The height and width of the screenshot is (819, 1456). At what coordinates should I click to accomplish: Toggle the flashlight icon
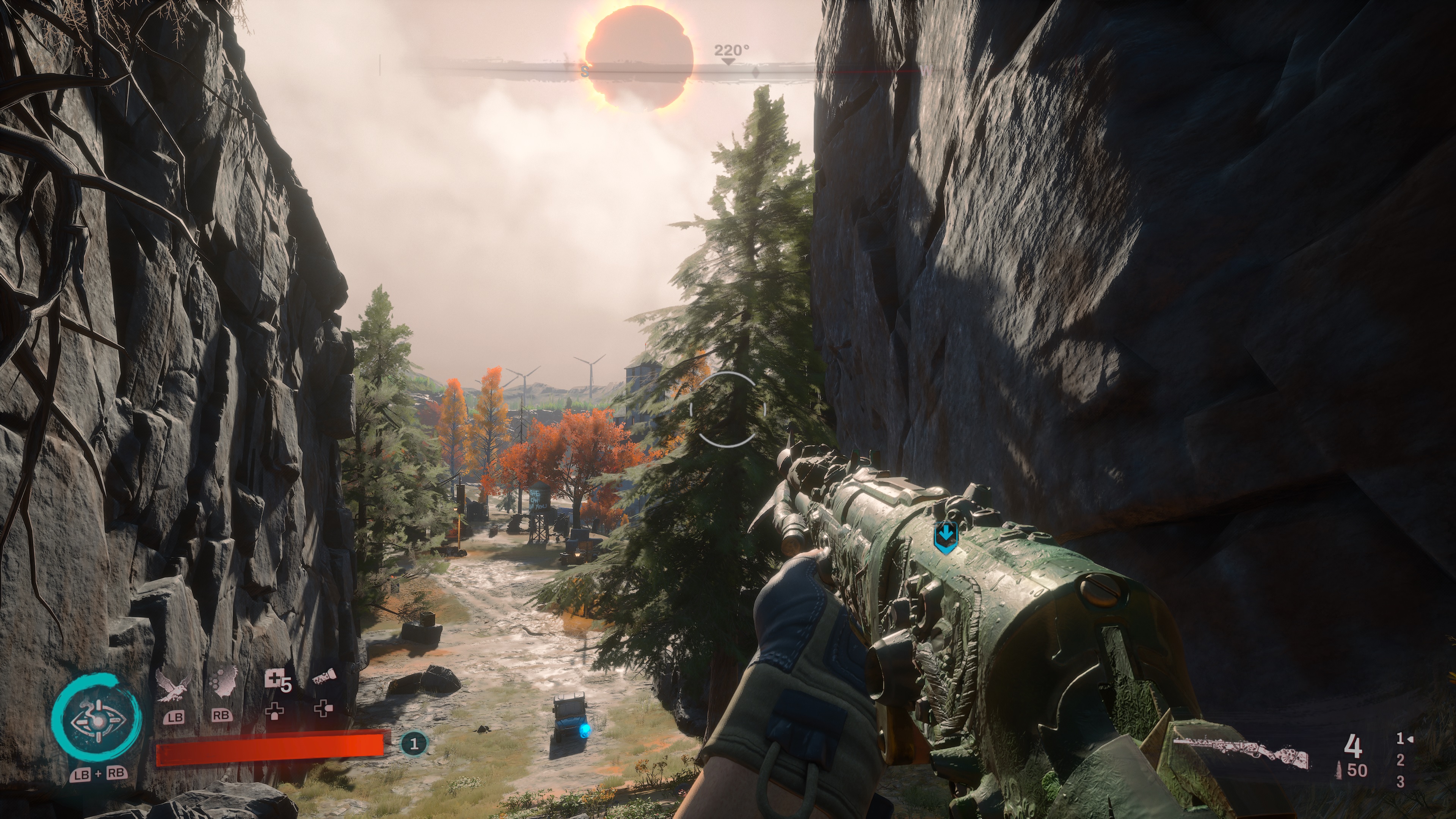point(324,677)
